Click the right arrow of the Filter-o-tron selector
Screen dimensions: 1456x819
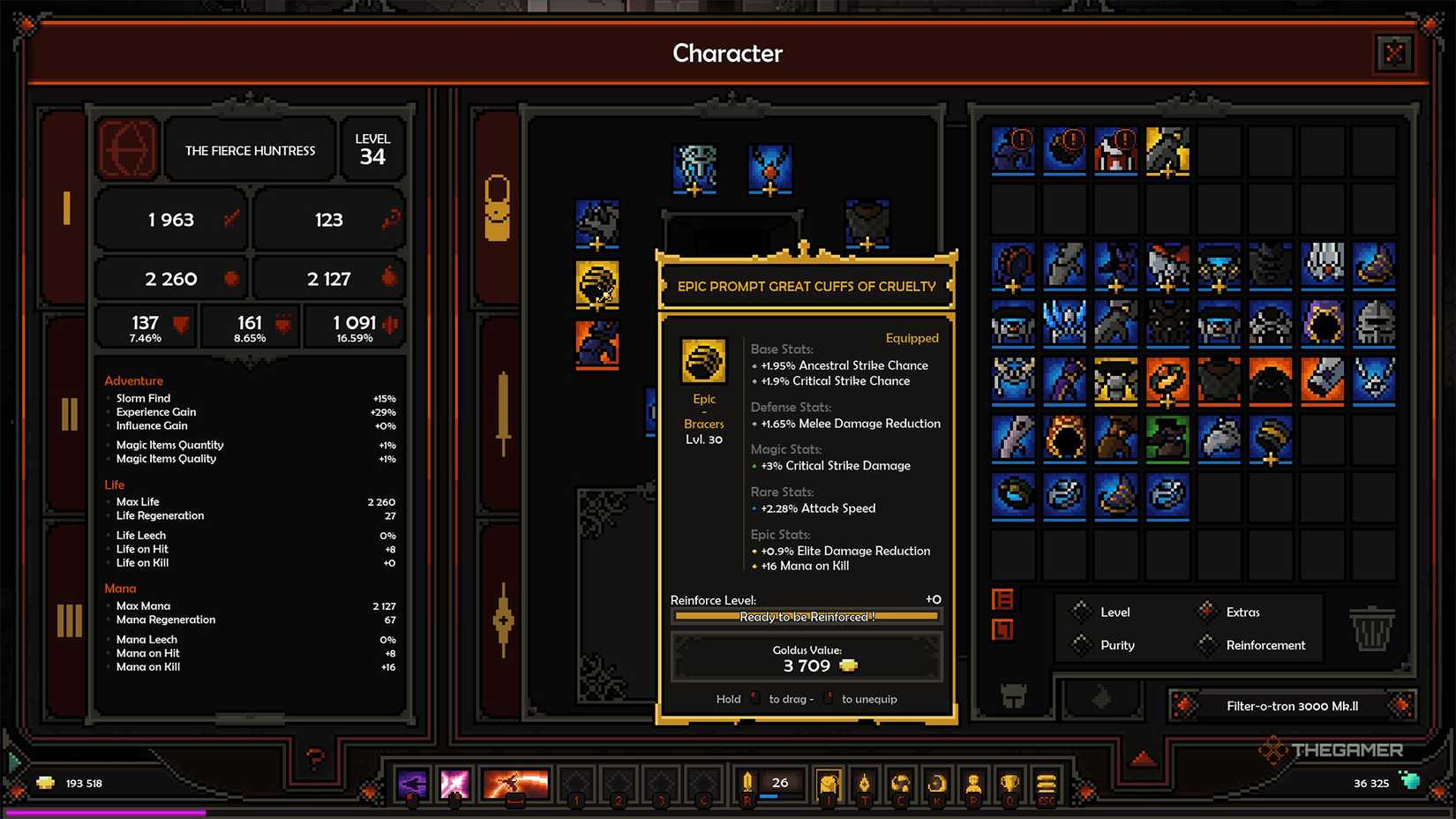[x=1401, y=706]
